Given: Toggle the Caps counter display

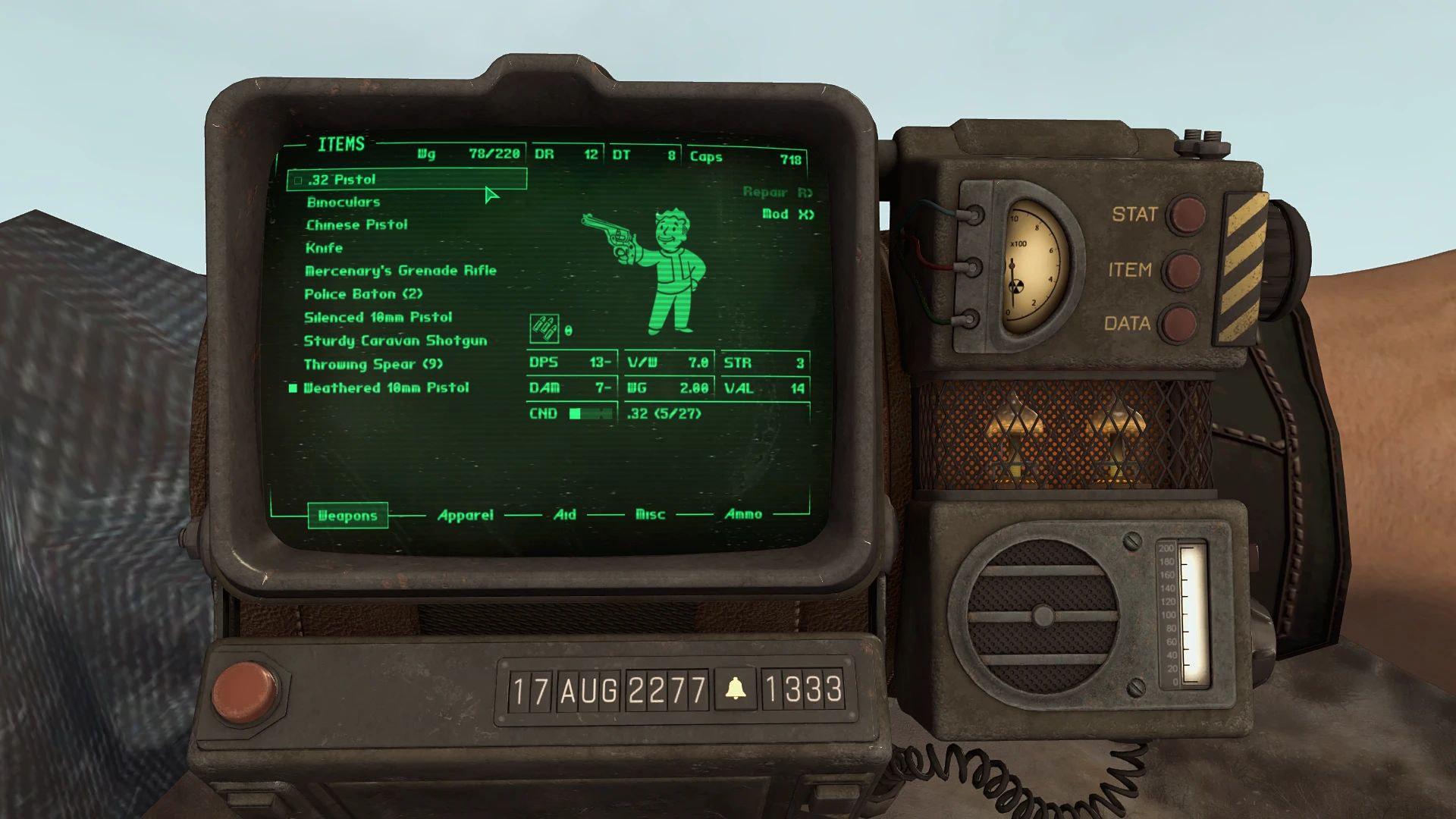Looking at the screenshot, I should pyautogui.click(x=747, y=158).
